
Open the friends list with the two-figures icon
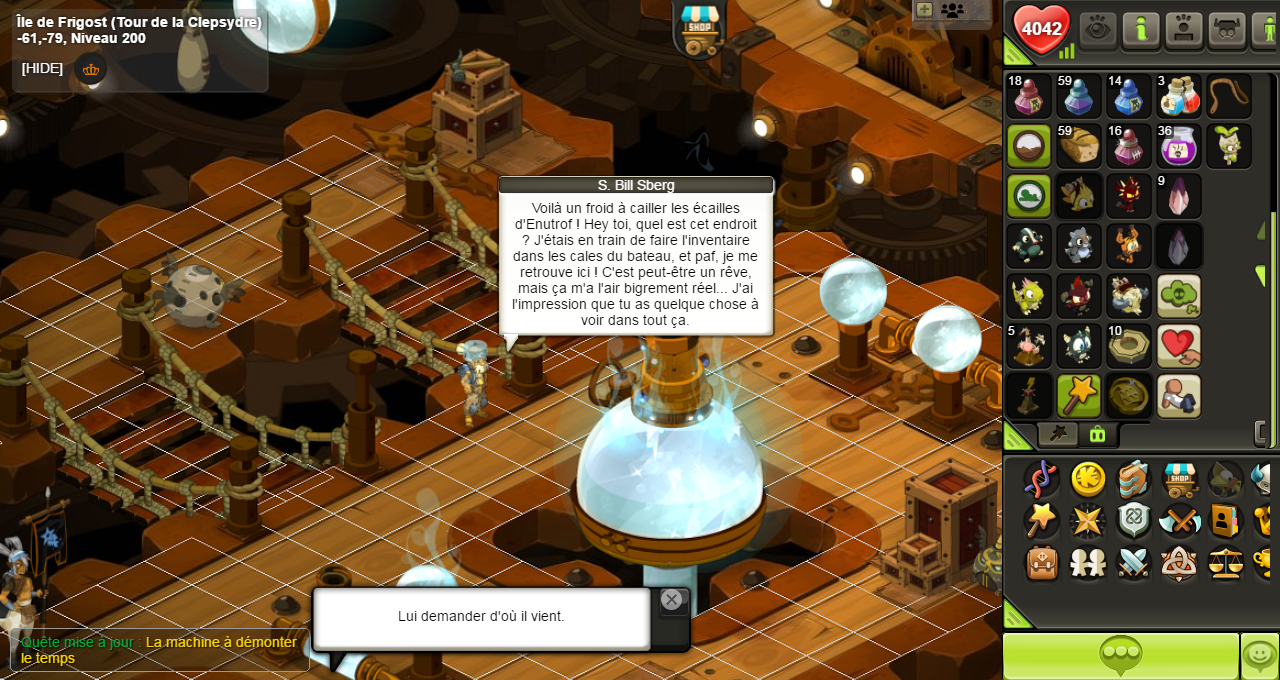1088,563
